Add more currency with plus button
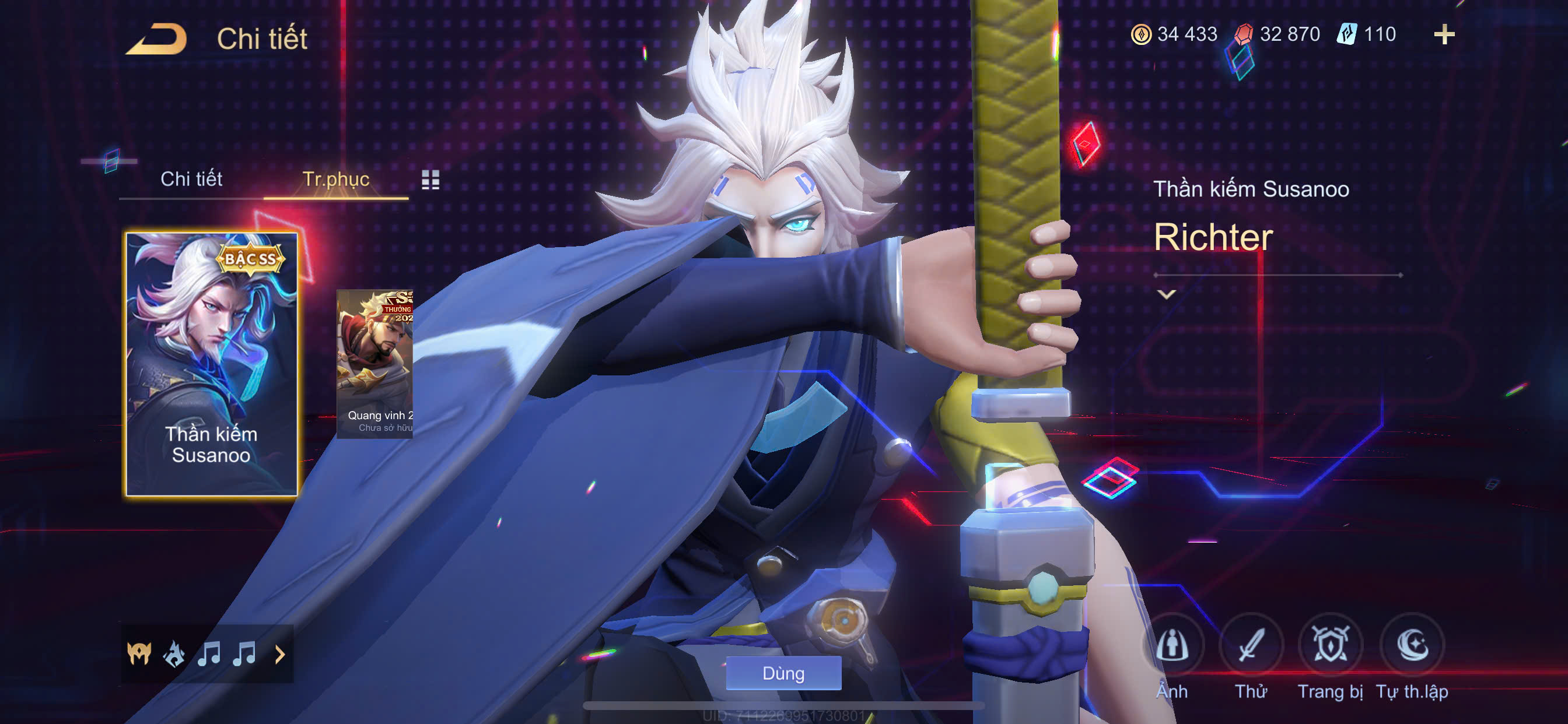The height and width of the screenshot is (724, 1568). [1444, 34]
